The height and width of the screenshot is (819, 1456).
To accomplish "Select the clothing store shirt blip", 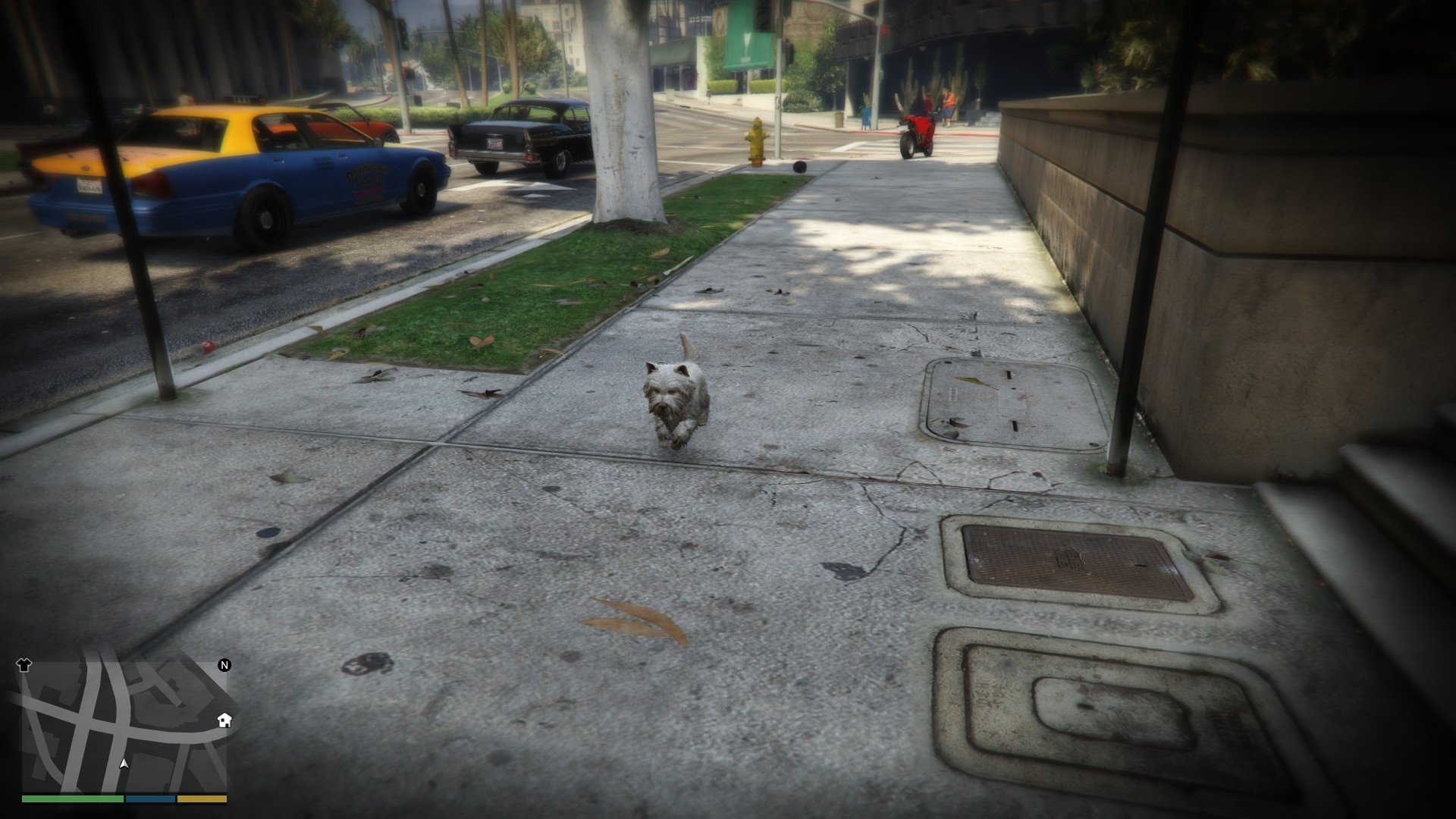I will click(x=24, y=665).
